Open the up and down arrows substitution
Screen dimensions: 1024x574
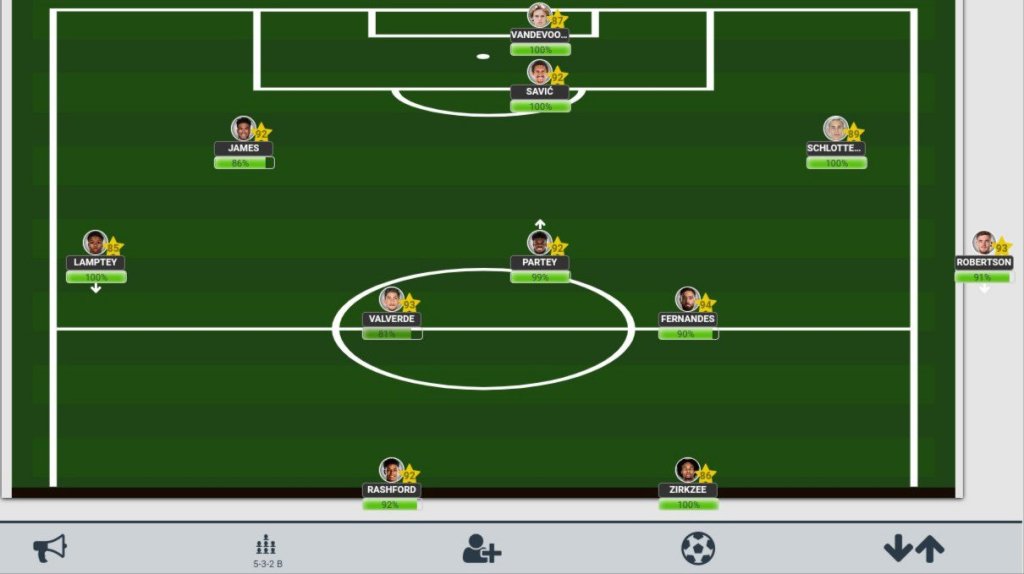pos(913,548)
